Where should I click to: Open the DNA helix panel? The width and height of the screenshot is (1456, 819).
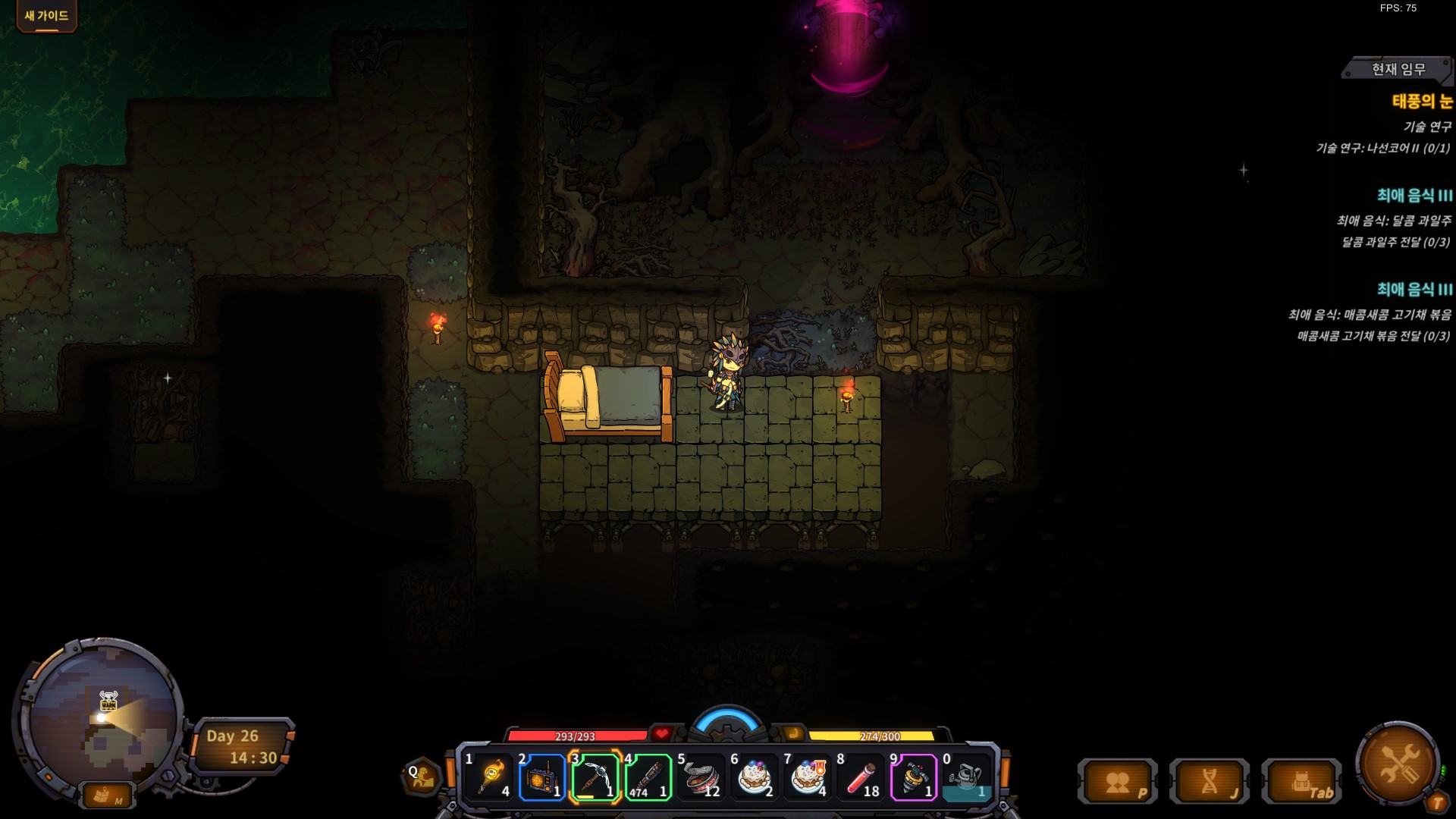point(1210,783)
